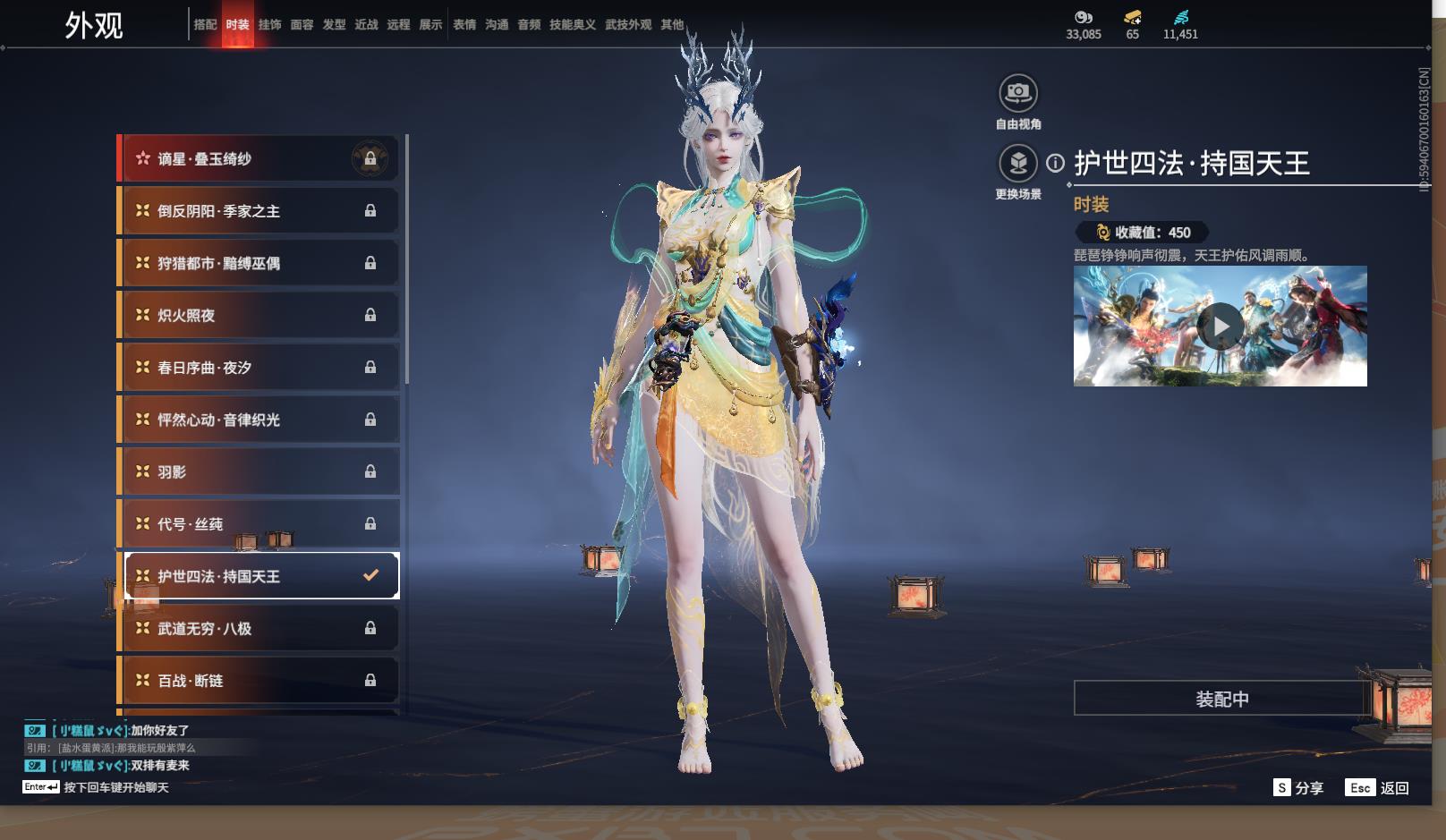This screenshot has height=840, width=1446.
Task: Click the 更换场景 change scene icon
Action: tap(1018, 163)
